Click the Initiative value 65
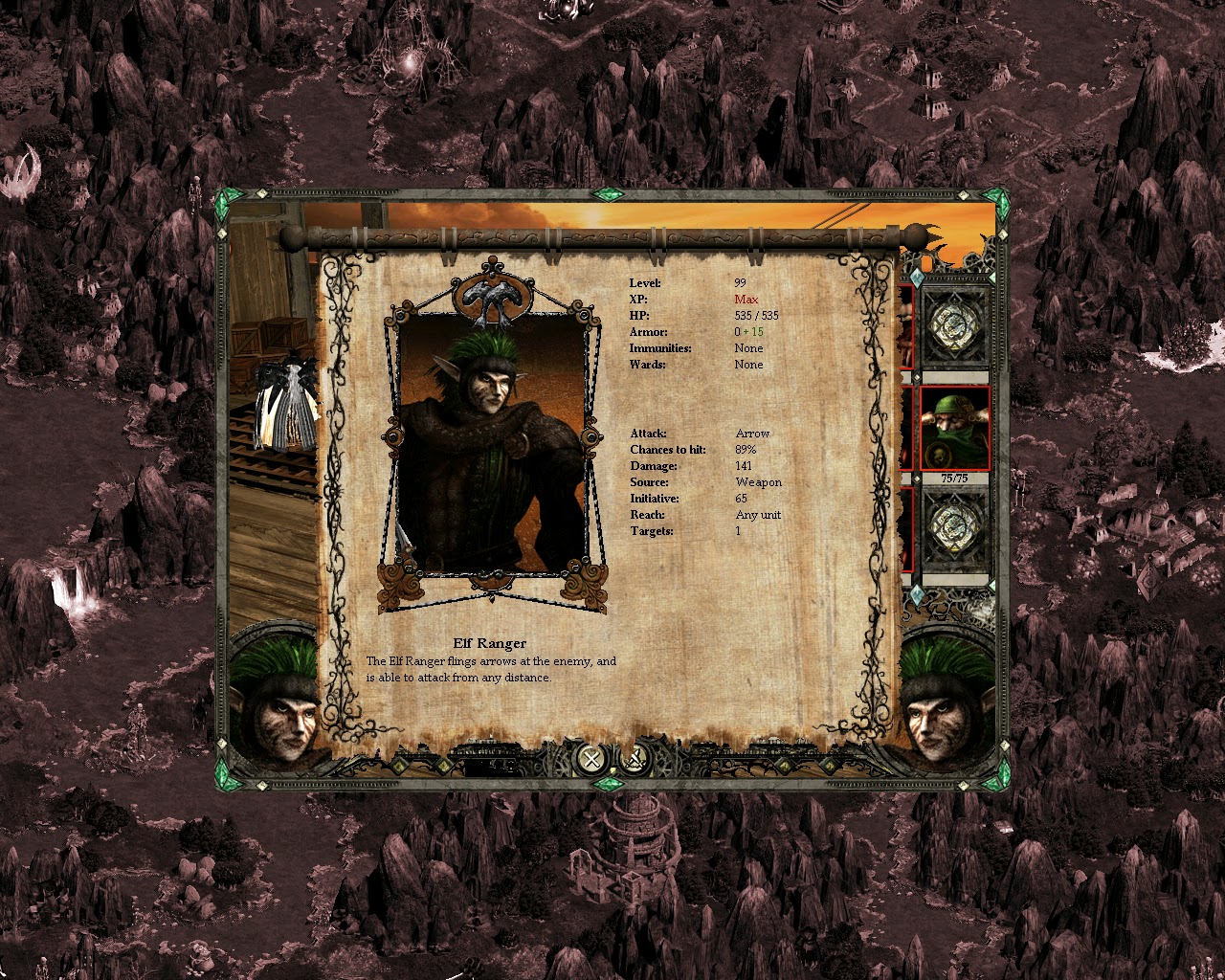The width and height of the screenshot is (1225, 980). click(x=740, y=499)
